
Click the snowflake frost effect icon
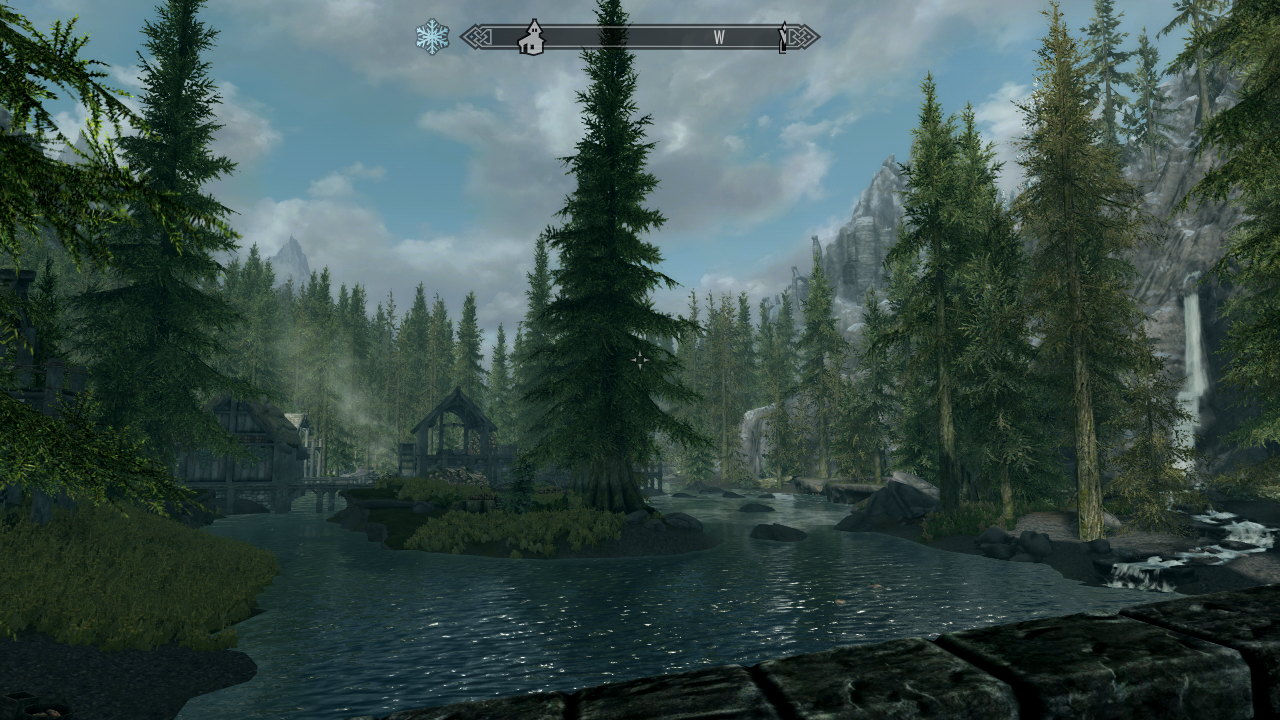[430, 33]
